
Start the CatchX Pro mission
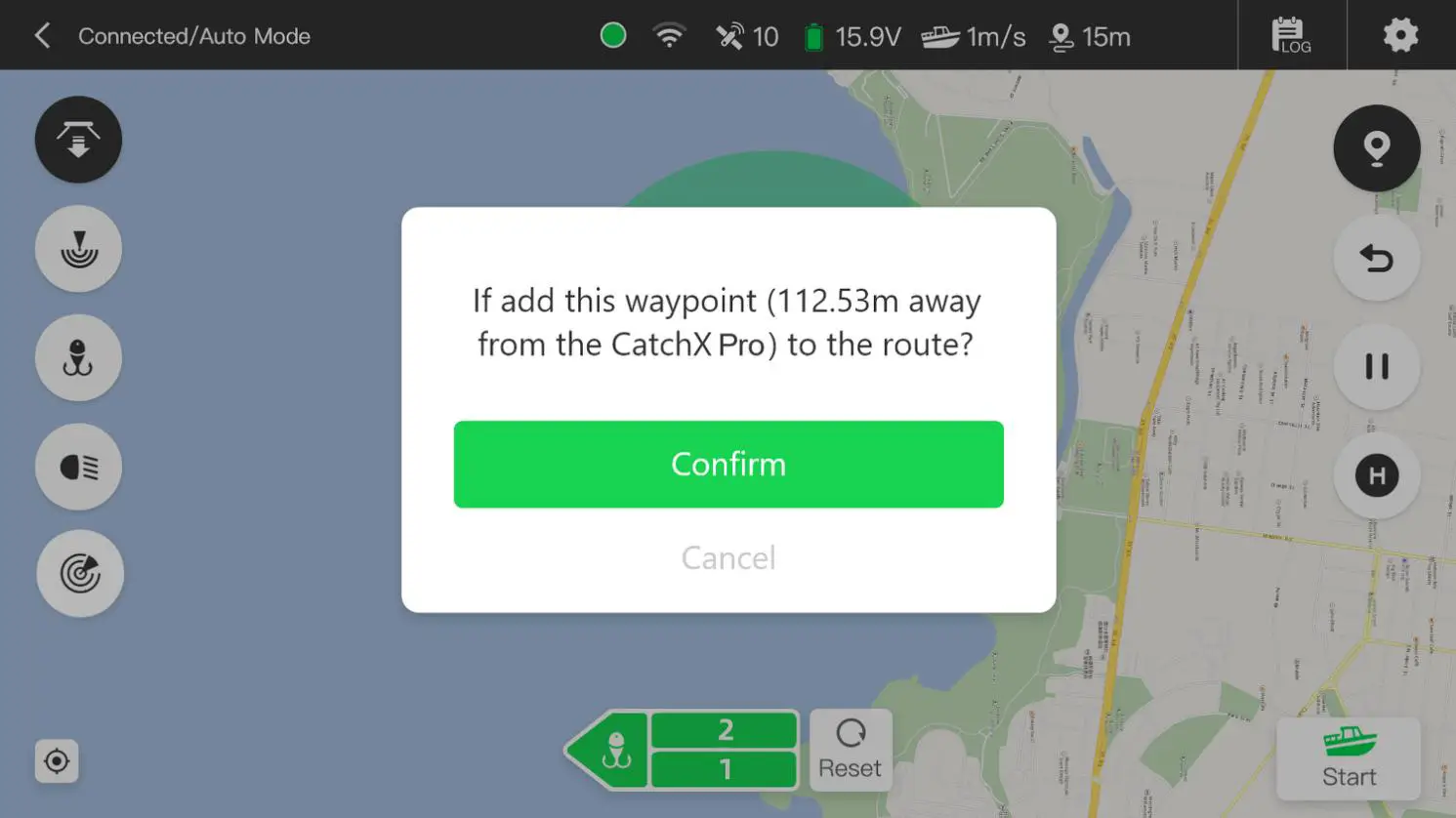1350,757
